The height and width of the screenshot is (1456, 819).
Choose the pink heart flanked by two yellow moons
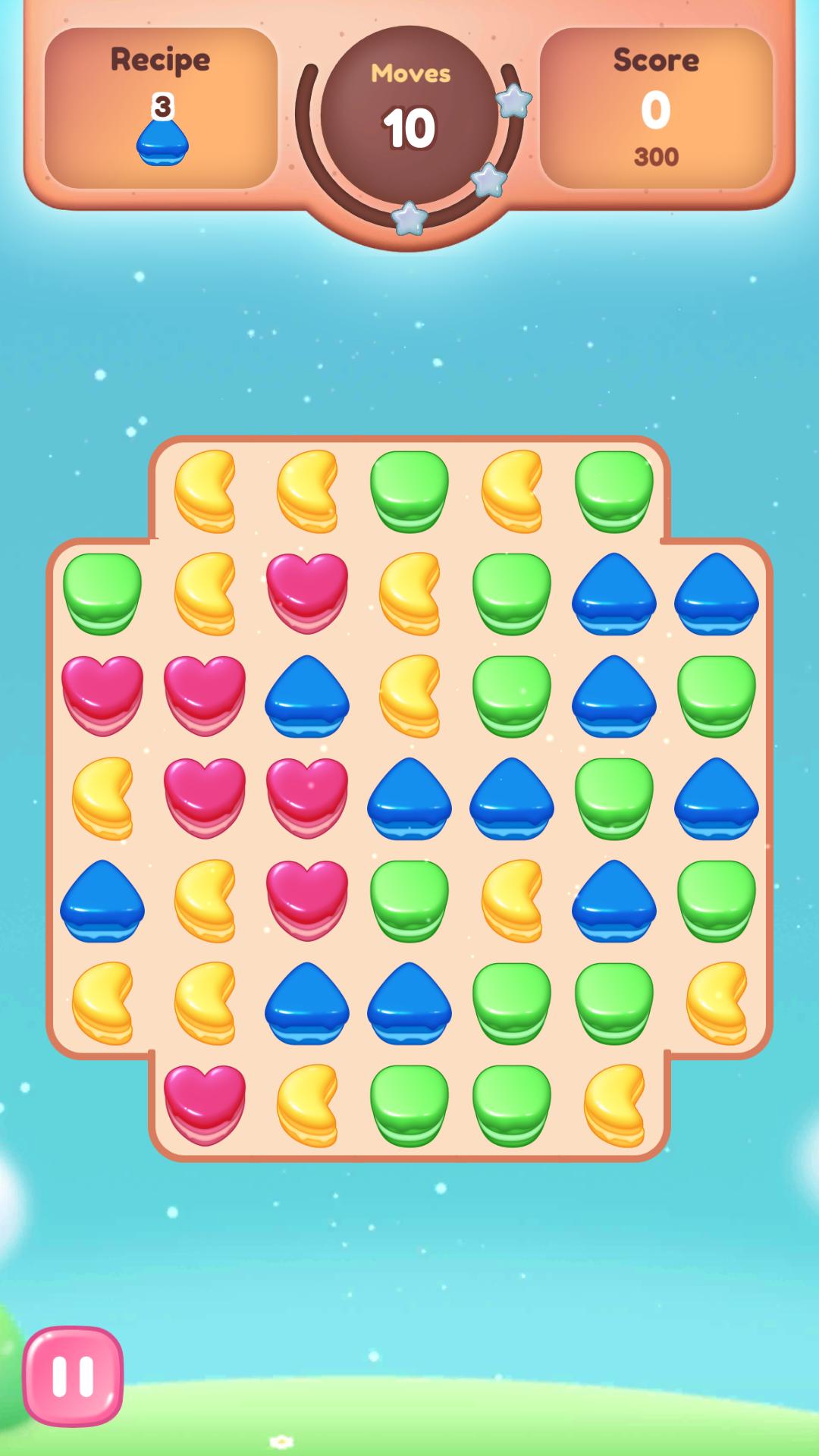click(307, 593)
